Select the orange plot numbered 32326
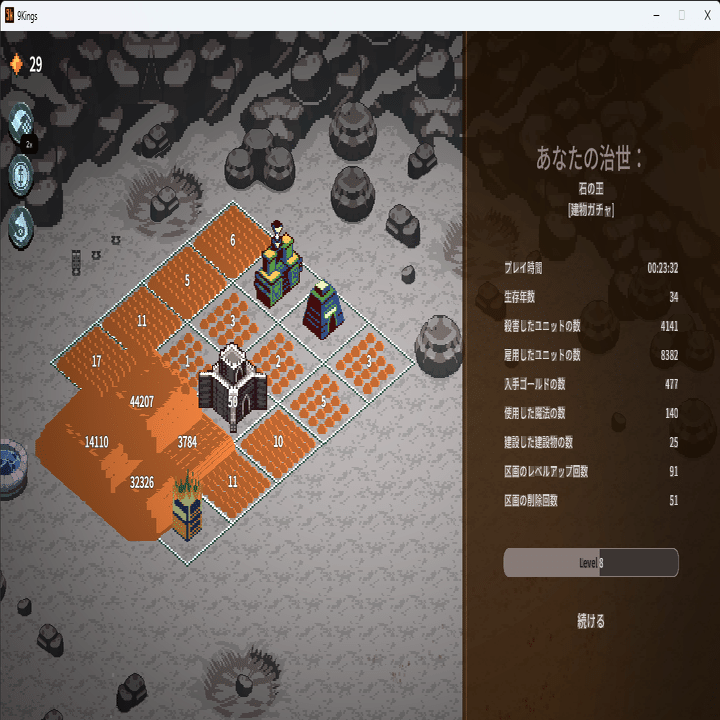This screenshot has width=720, height=720. click(x=142, y=482)
